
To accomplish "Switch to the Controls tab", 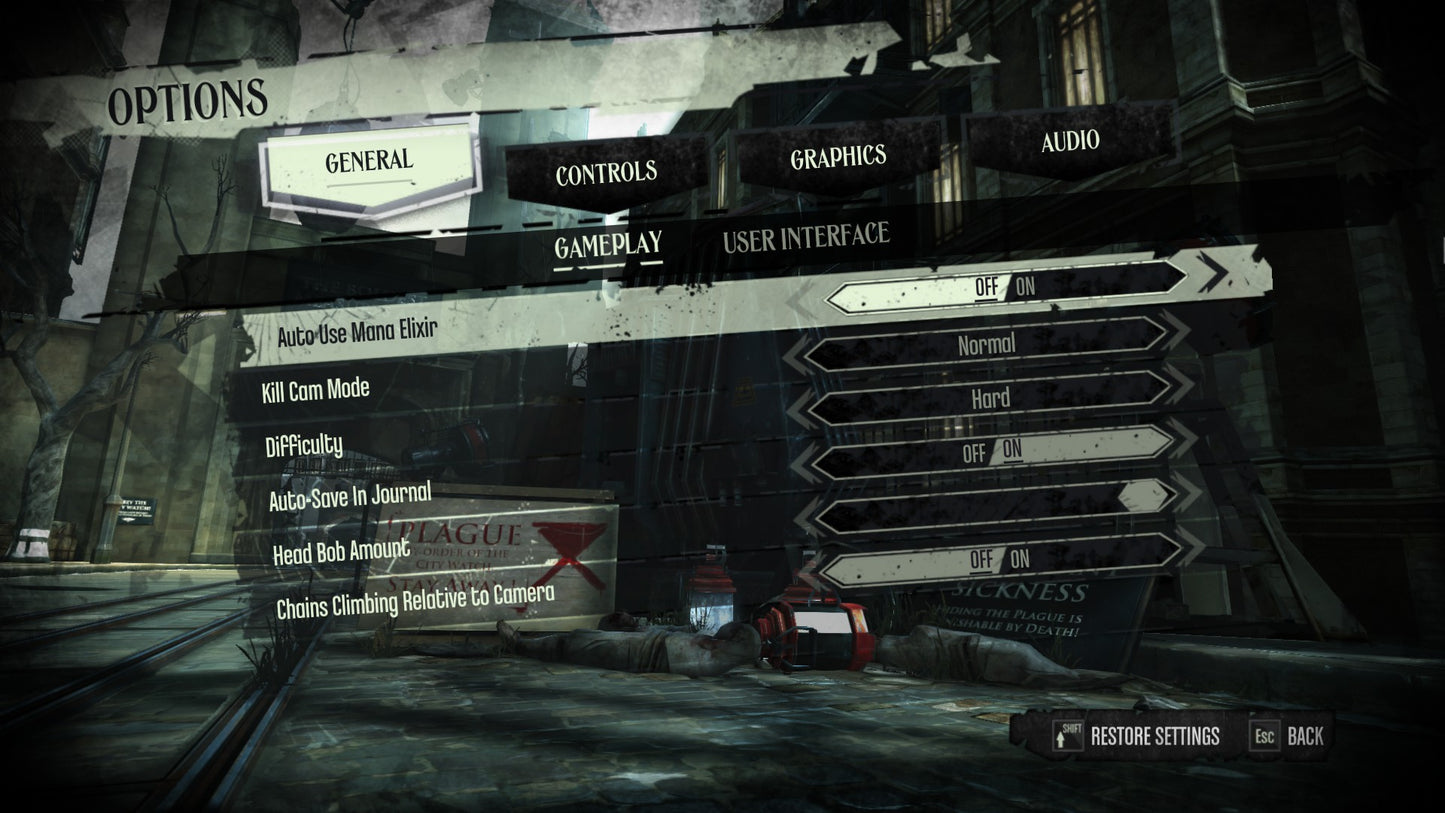I will tap(606, 174).
